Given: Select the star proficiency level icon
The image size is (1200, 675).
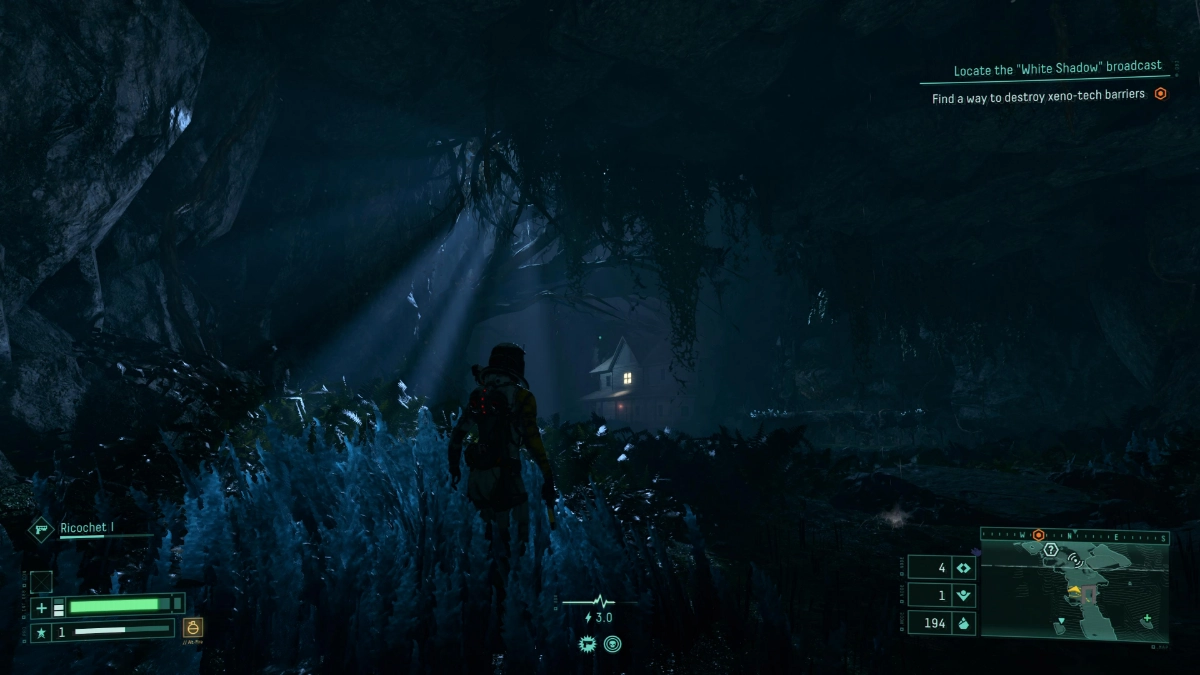Looking at the screenshot, I should [41, 632].
